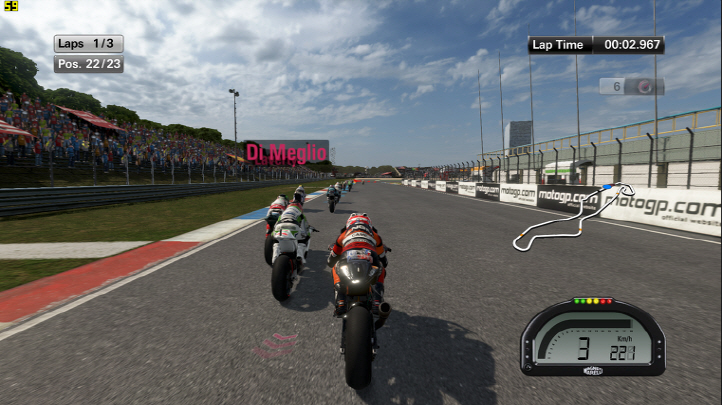Click the number 6 rider flag badge
The height and width of the screenshot is (405, 722).
[631, 87]
